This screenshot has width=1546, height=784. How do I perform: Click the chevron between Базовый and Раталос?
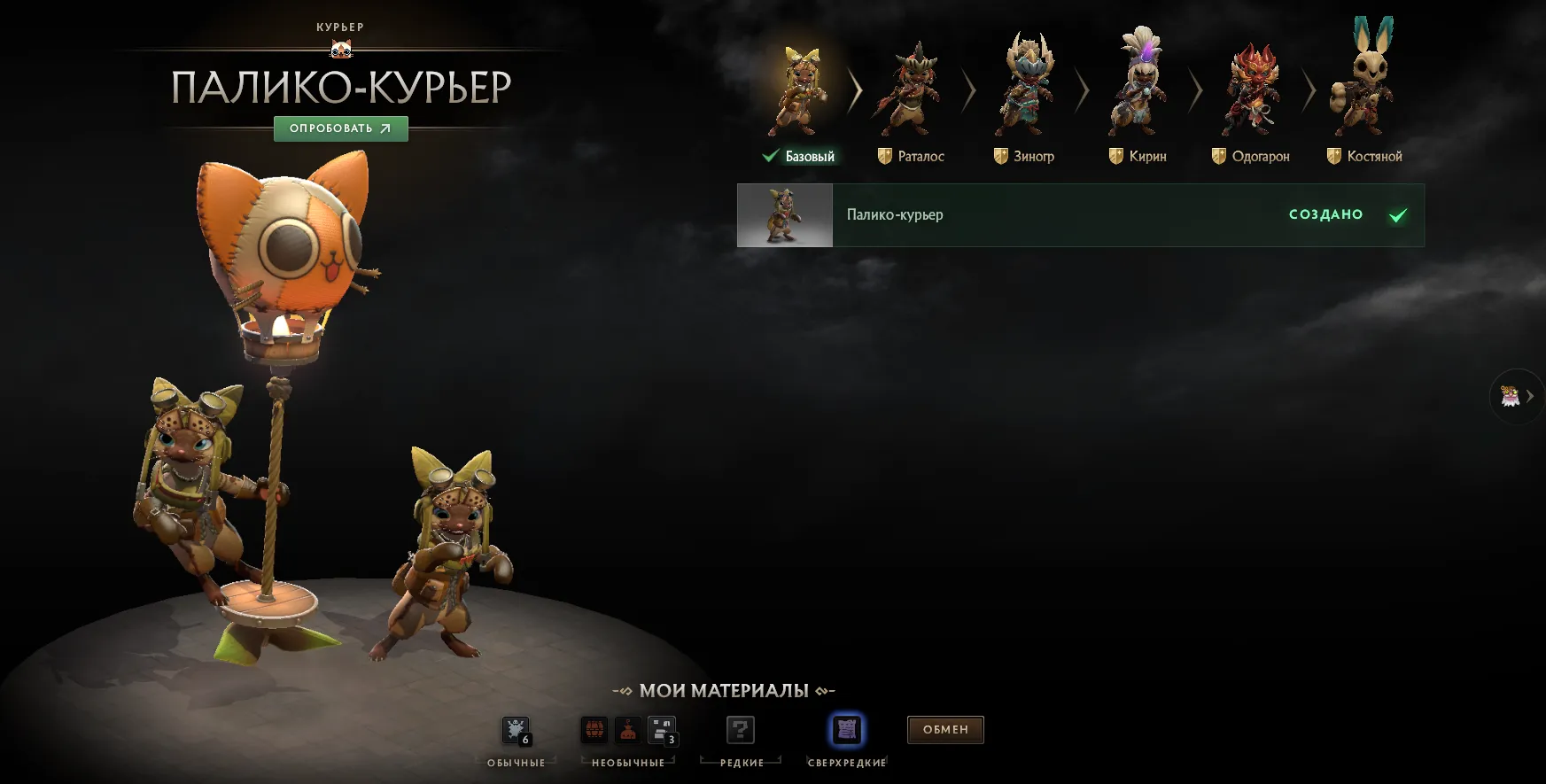(853, 89)
